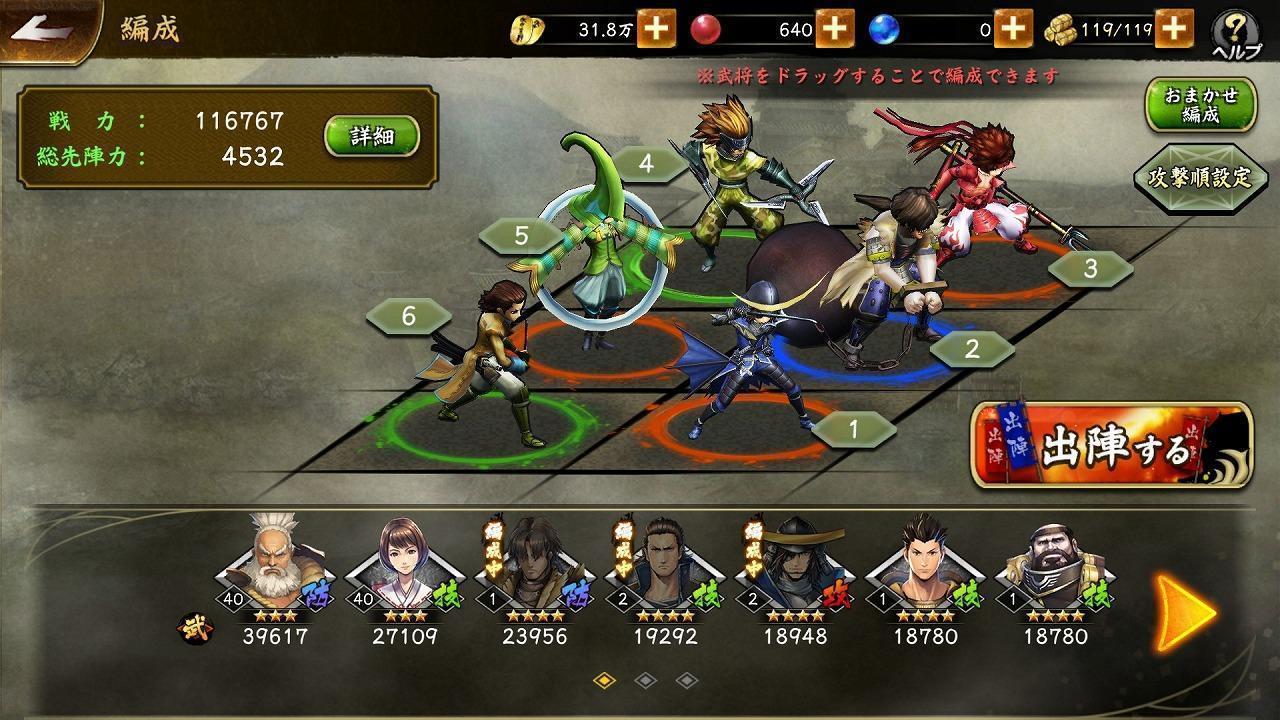The image size is (1280, 720).
Task: Add red orbs with the plus button
Action: click(x=834, y=29)
